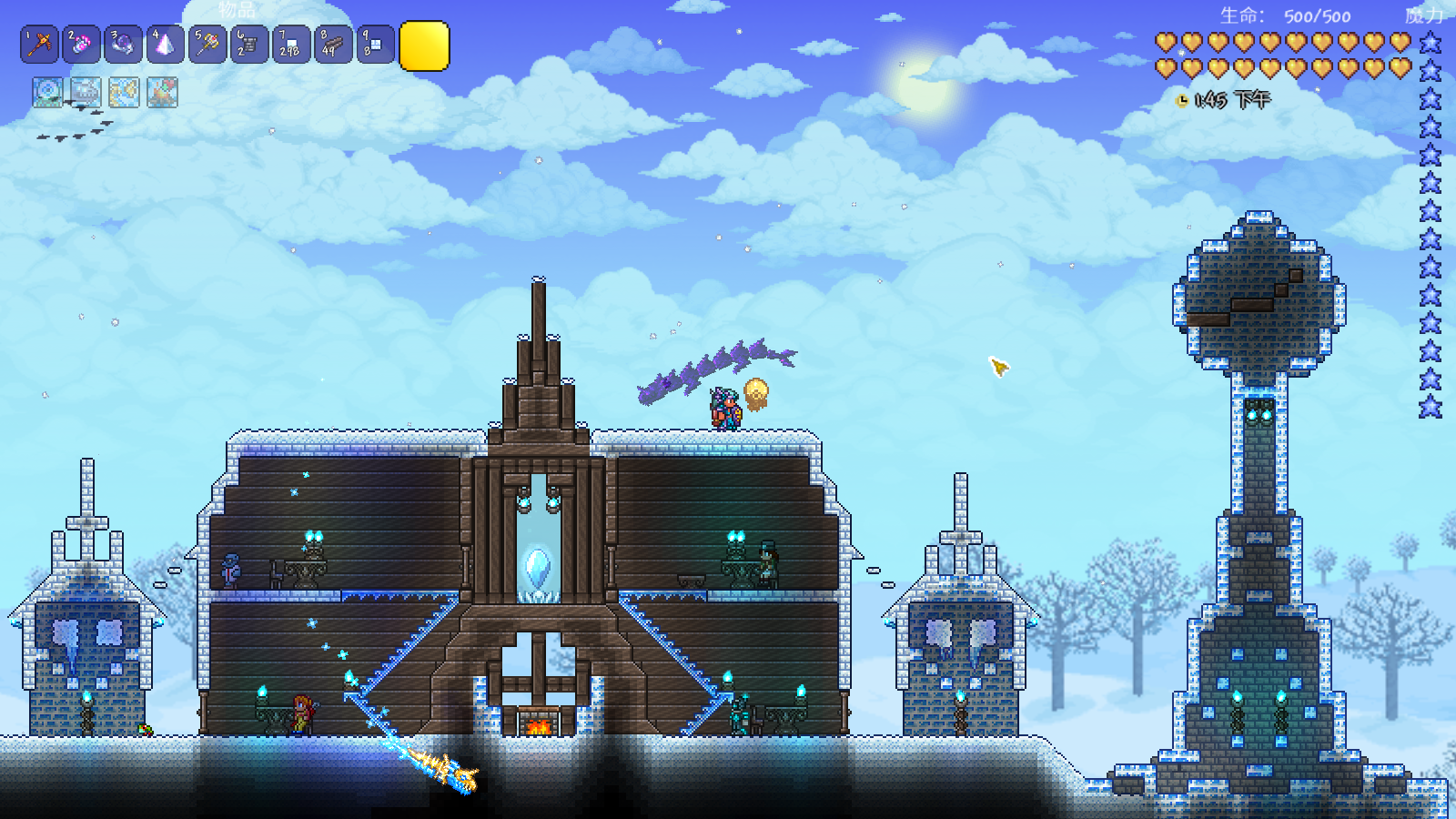This screenshot has height=819, width=1456.
Task: Select the pickaxe in hotbar slot 1
Action: coord(39,45)
